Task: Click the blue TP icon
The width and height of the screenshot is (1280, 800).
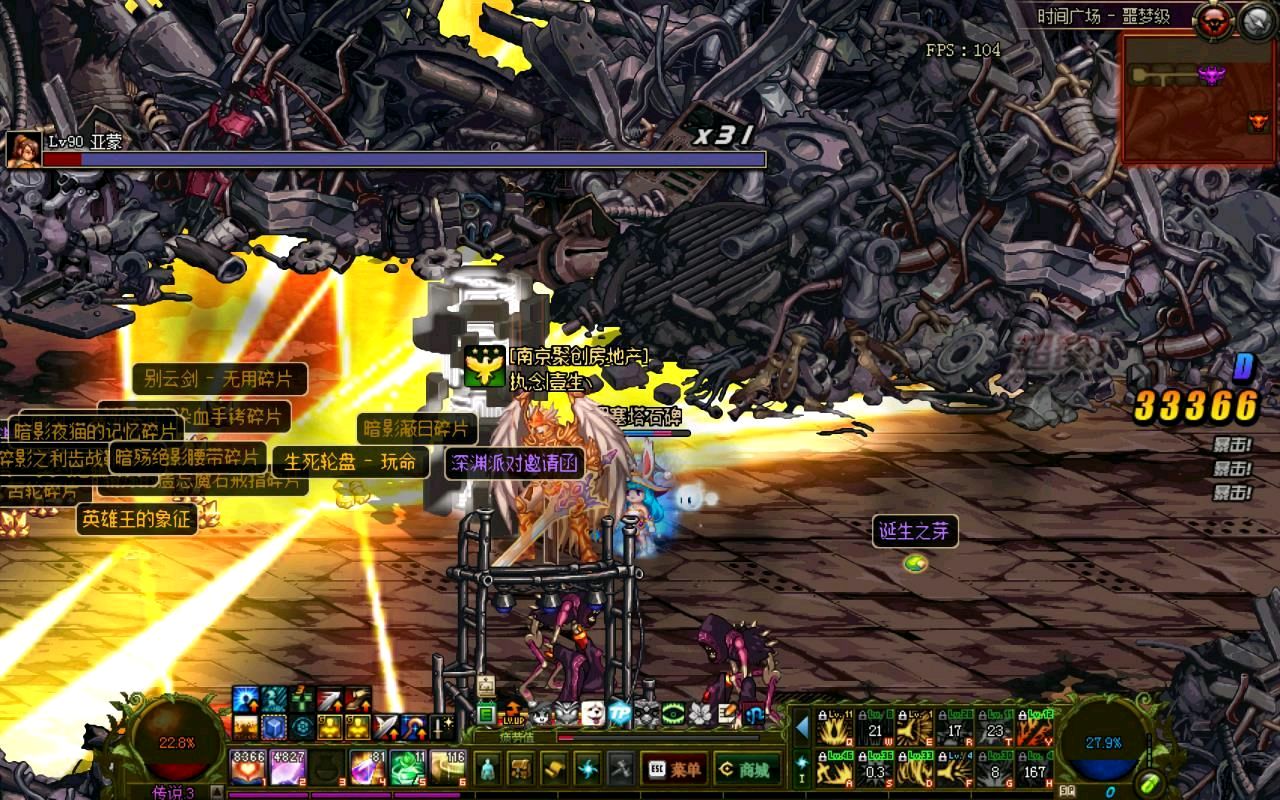Action: [x=621, y=713]
